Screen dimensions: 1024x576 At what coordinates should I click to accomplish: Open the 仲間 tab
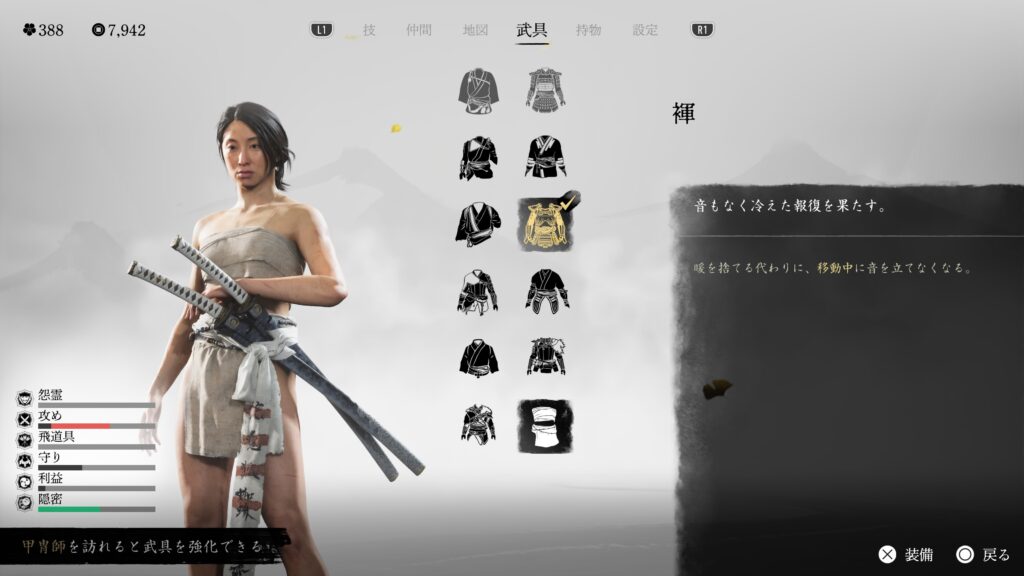coord(419,30)
